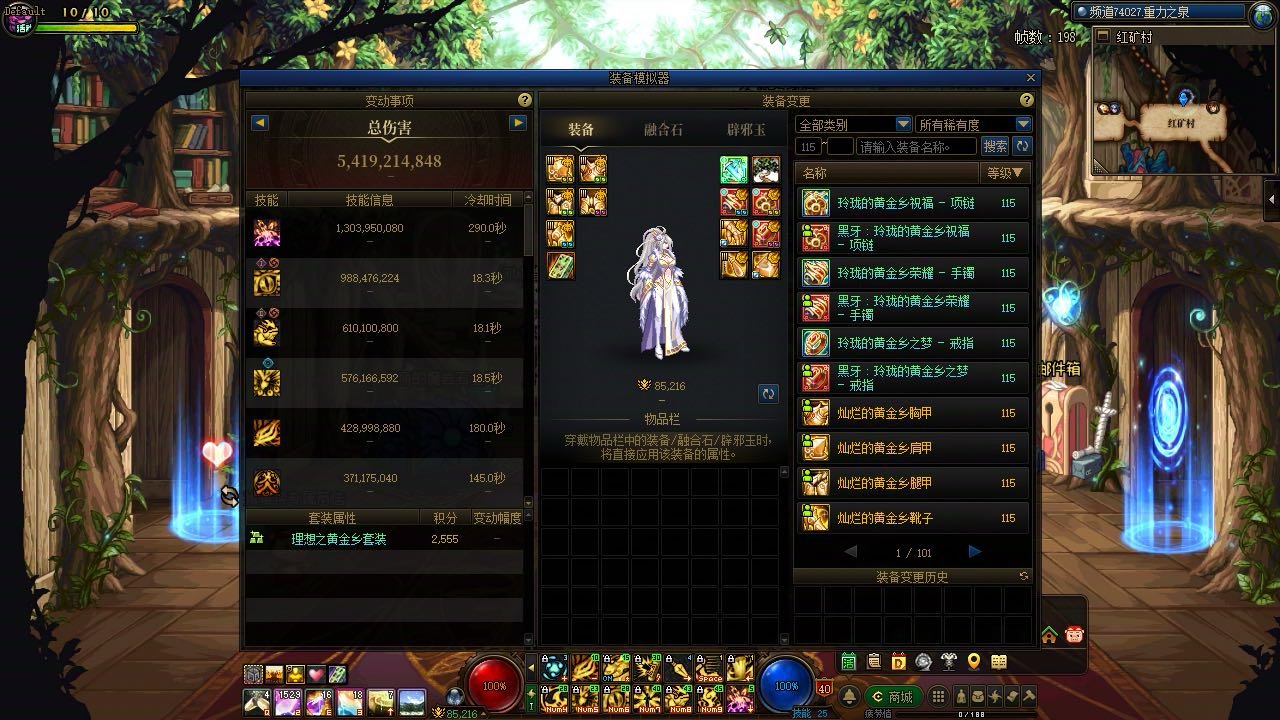
Task: Click the medal emblem icon in the bottom bar
Action: coord(923,661)
